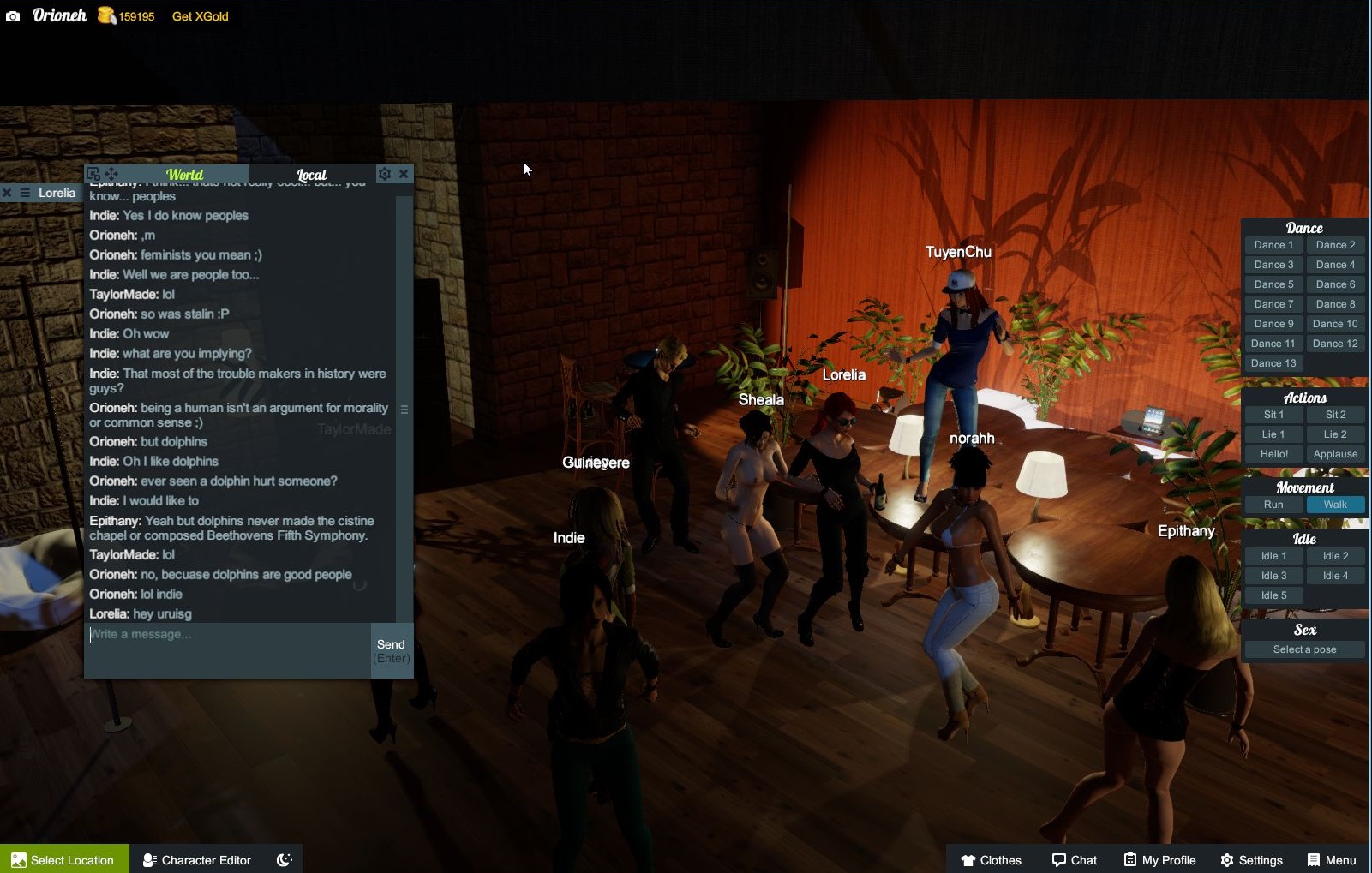Open the Select Location menu

click(63, 859)
